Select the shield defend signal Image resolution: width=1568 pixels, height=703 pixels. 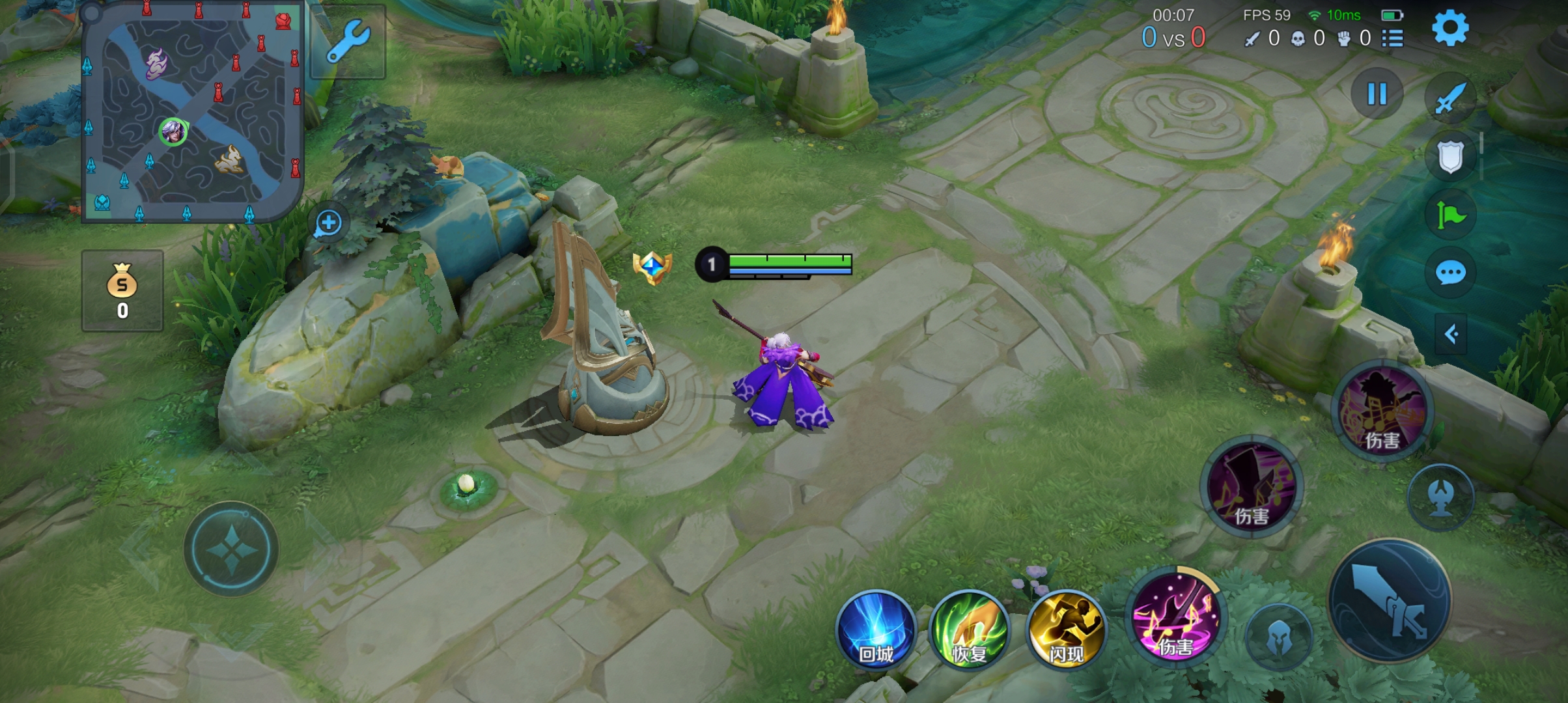tap(1450, 156)
